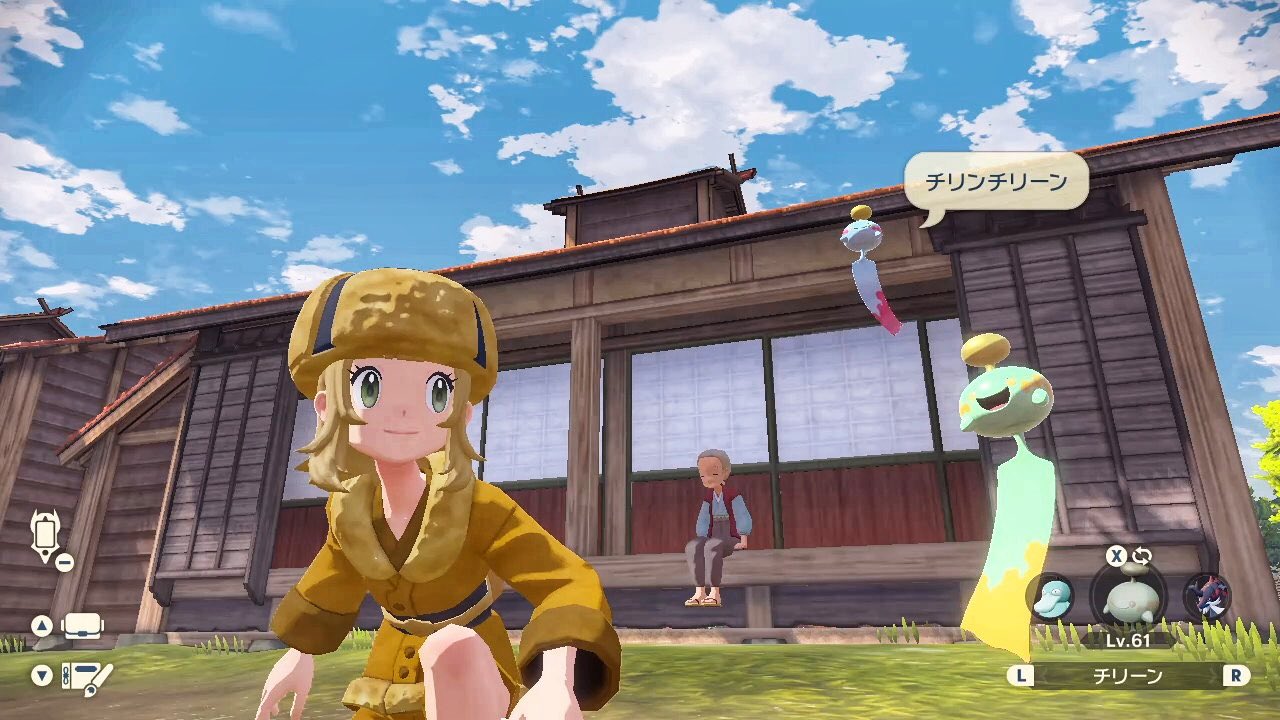Click the minus badge on the Arc Phone
The image size is (1280, 720).
point(66,560)
